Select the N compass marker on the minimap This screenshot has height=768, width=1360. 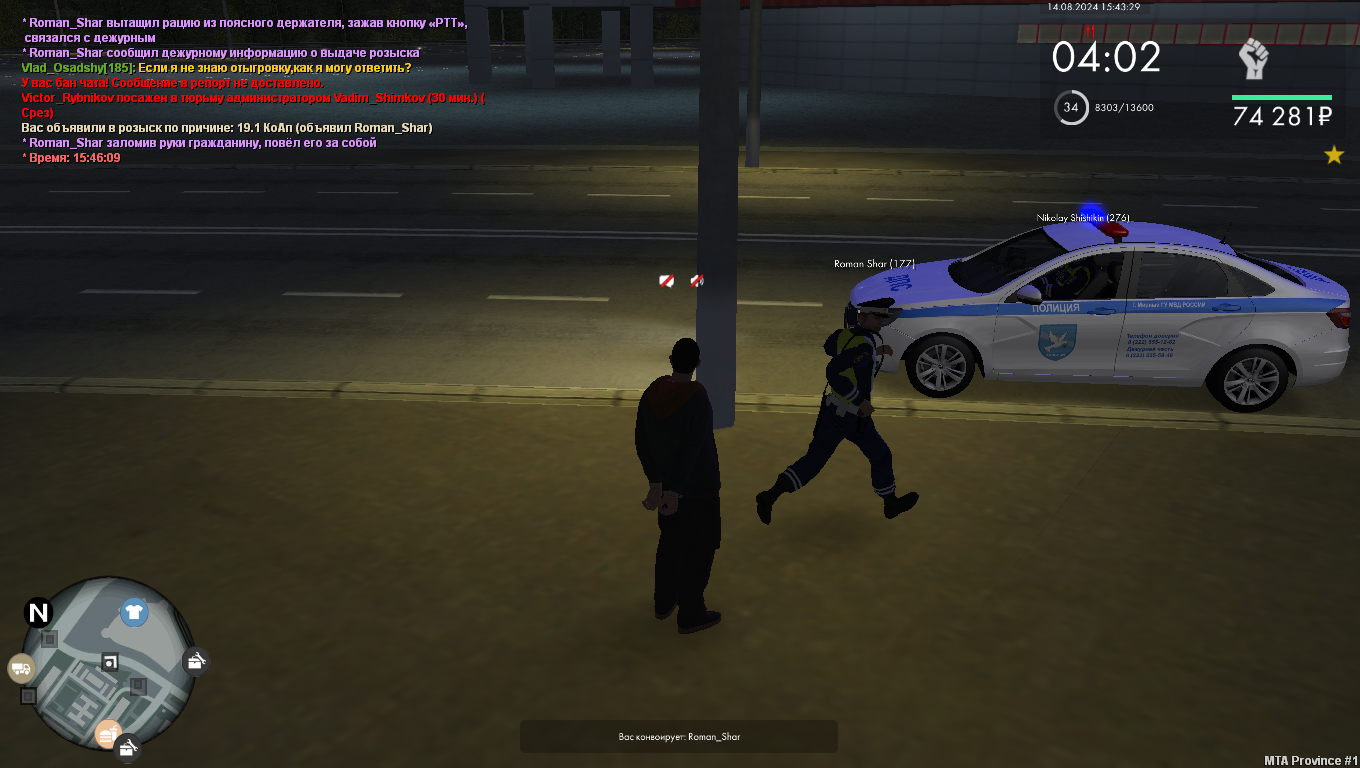(x=39, y=612)
